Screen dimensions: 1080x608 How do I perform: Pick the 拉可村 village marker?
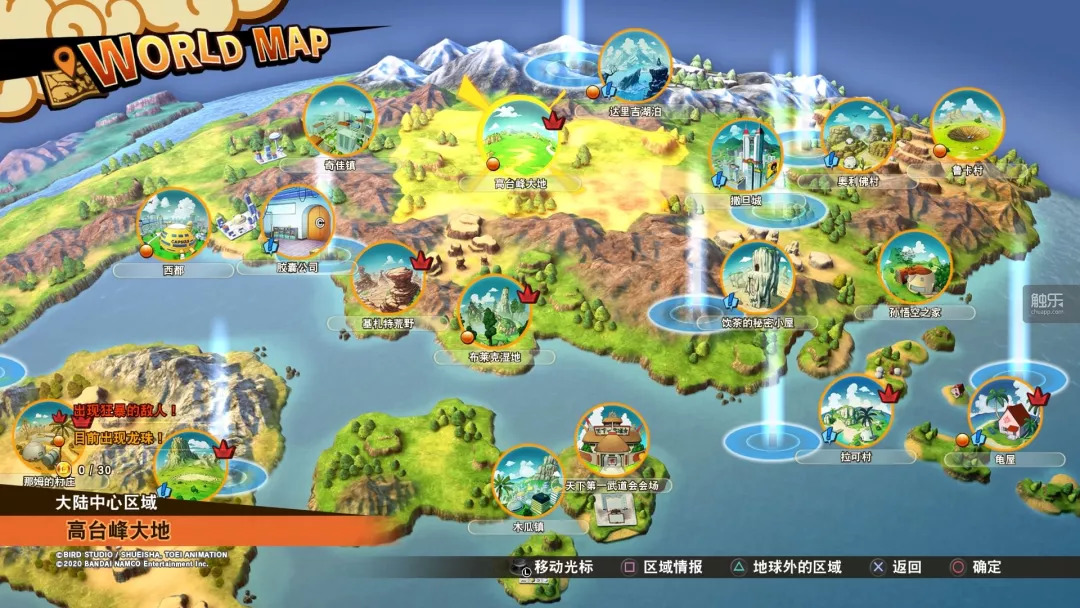pyautogui.click(x=855, y=412)
